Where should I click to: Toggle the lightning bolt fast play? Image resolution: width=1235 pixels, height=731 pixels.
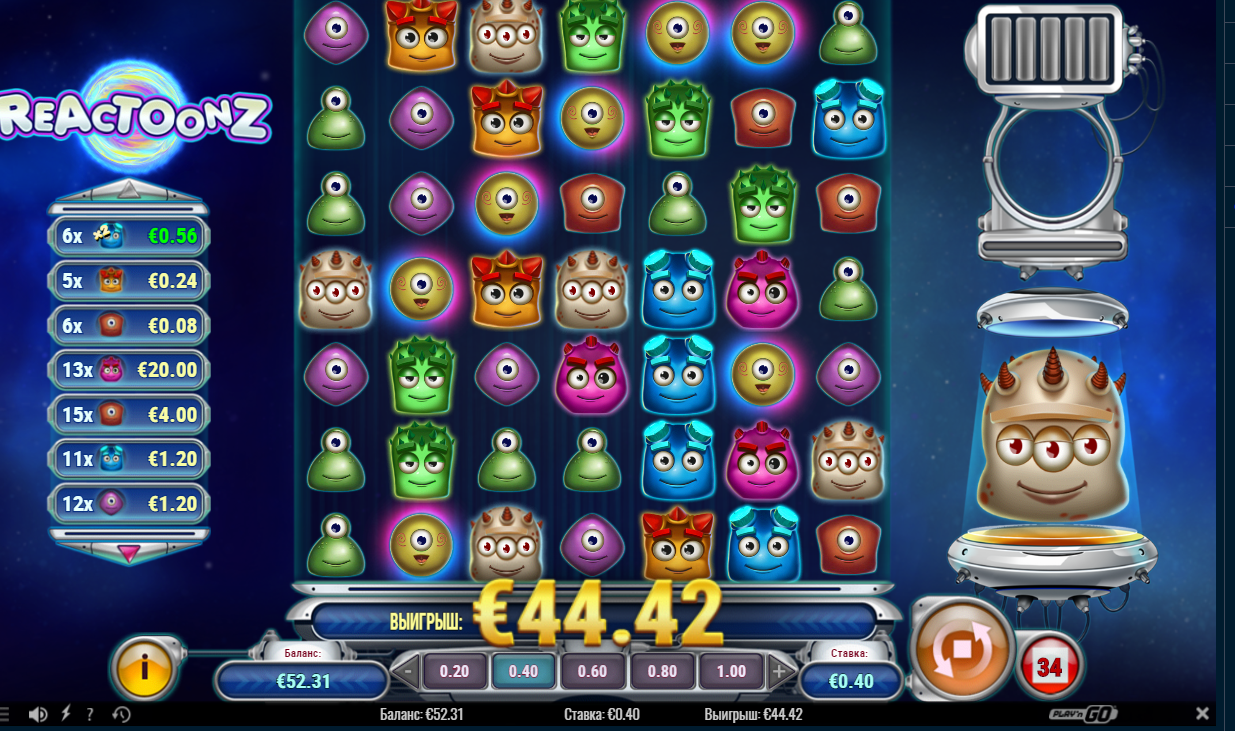tap(66, 714)
